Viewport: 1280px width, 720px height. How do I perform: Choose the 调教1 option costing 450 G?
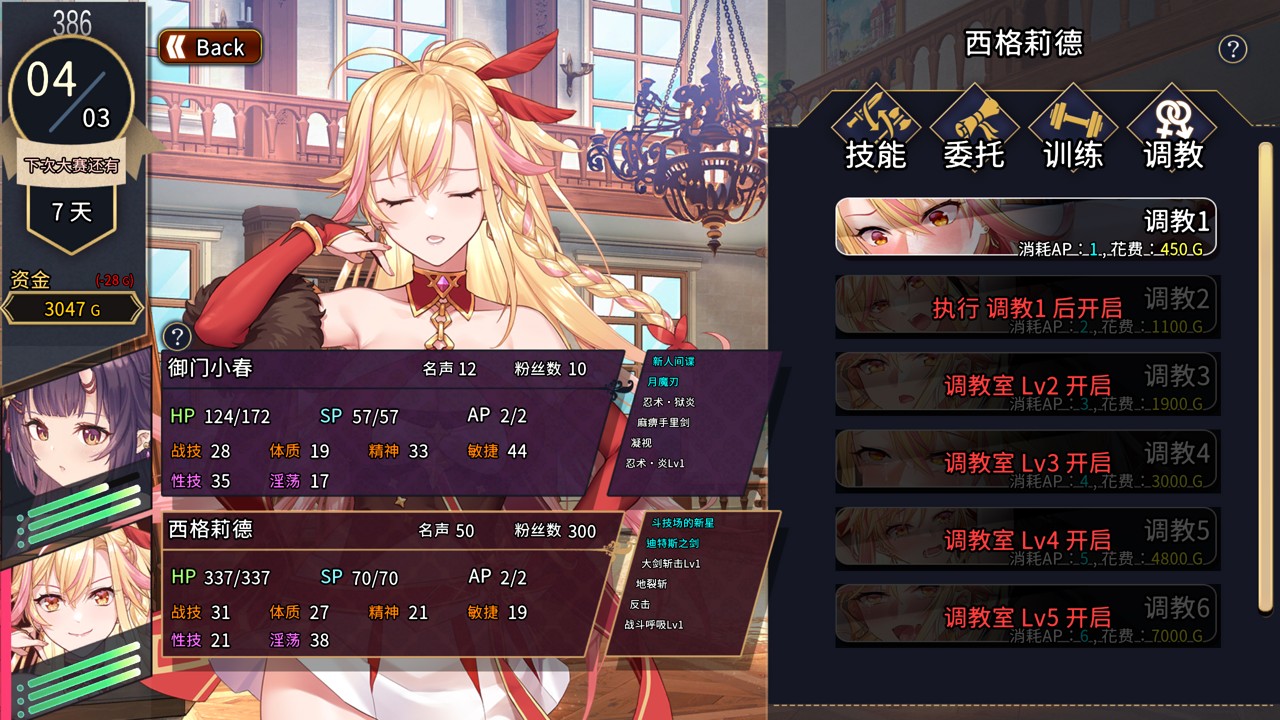click(x=1026, y=227)
